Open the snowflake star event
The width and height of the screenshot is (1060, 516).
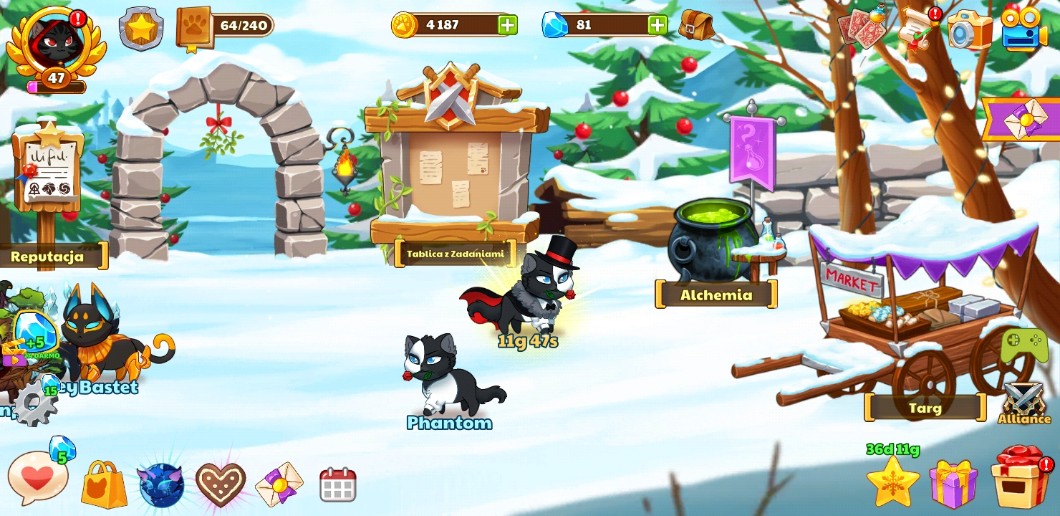point(892,481)
